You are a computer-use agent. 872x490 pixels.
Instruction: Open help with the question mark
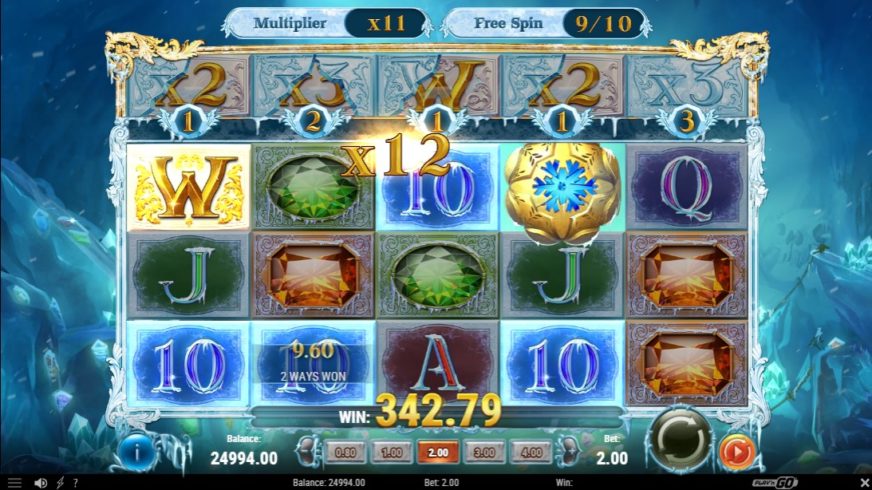click(x=76, y=483)
